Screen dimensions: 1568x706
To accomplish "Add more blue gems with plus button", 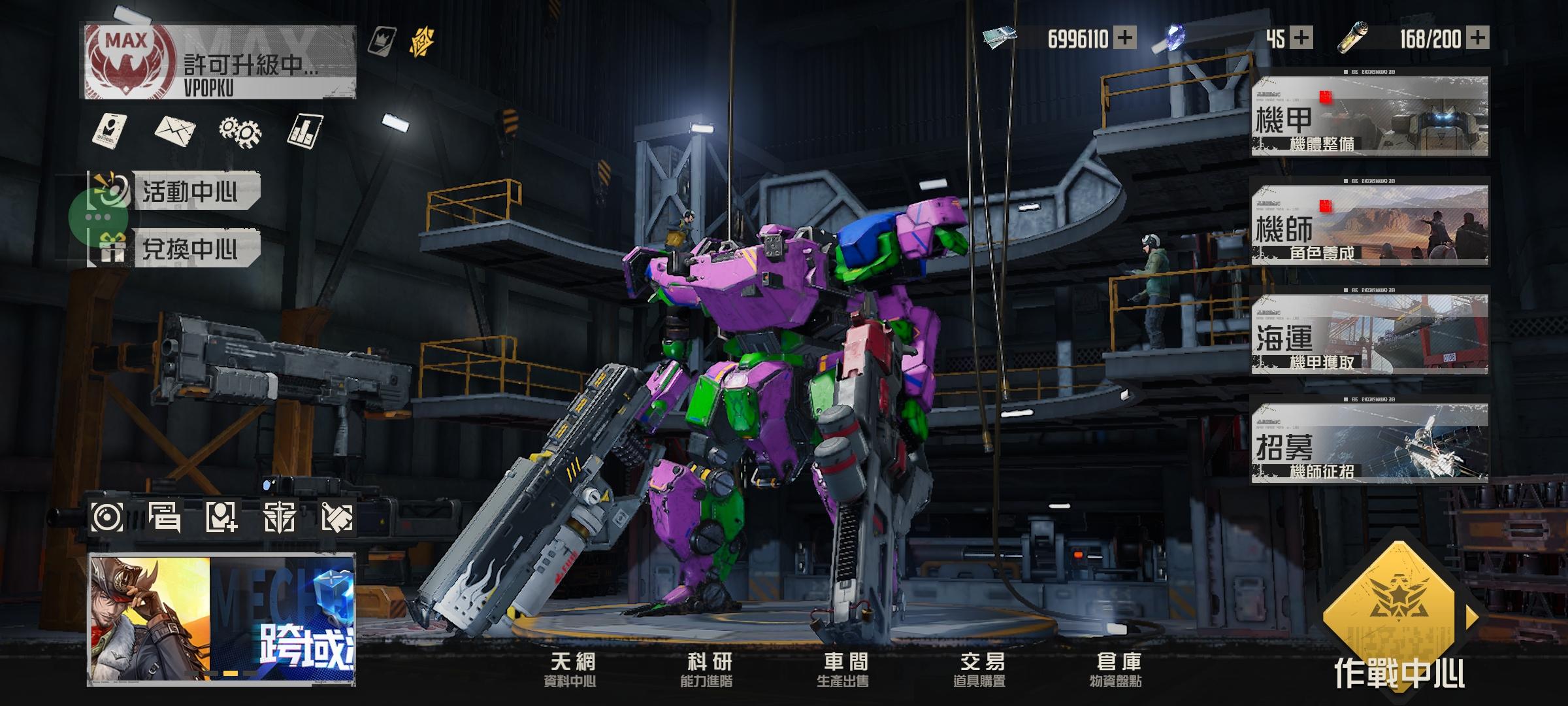I will tap(1301, 38).
